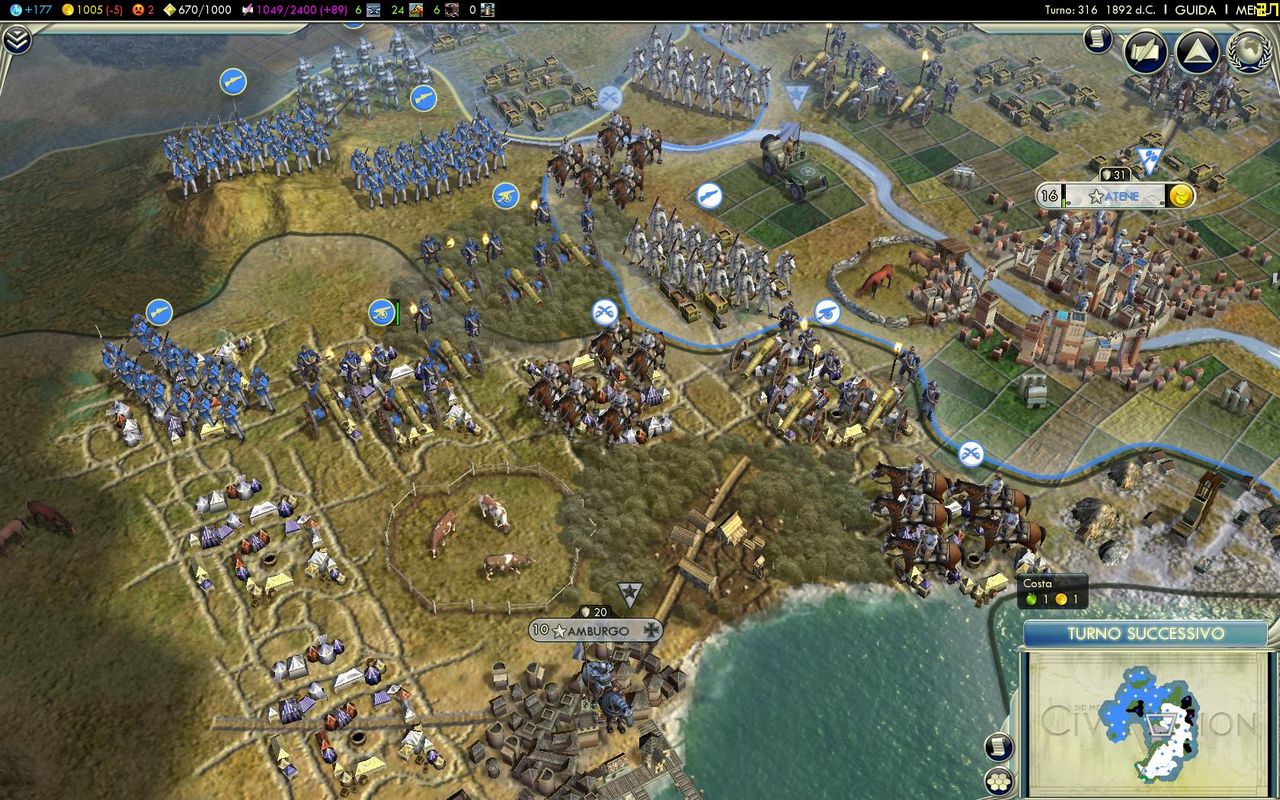Click the golden age progress counter
Screen dimensions: 1280x800
click(196, 10)
